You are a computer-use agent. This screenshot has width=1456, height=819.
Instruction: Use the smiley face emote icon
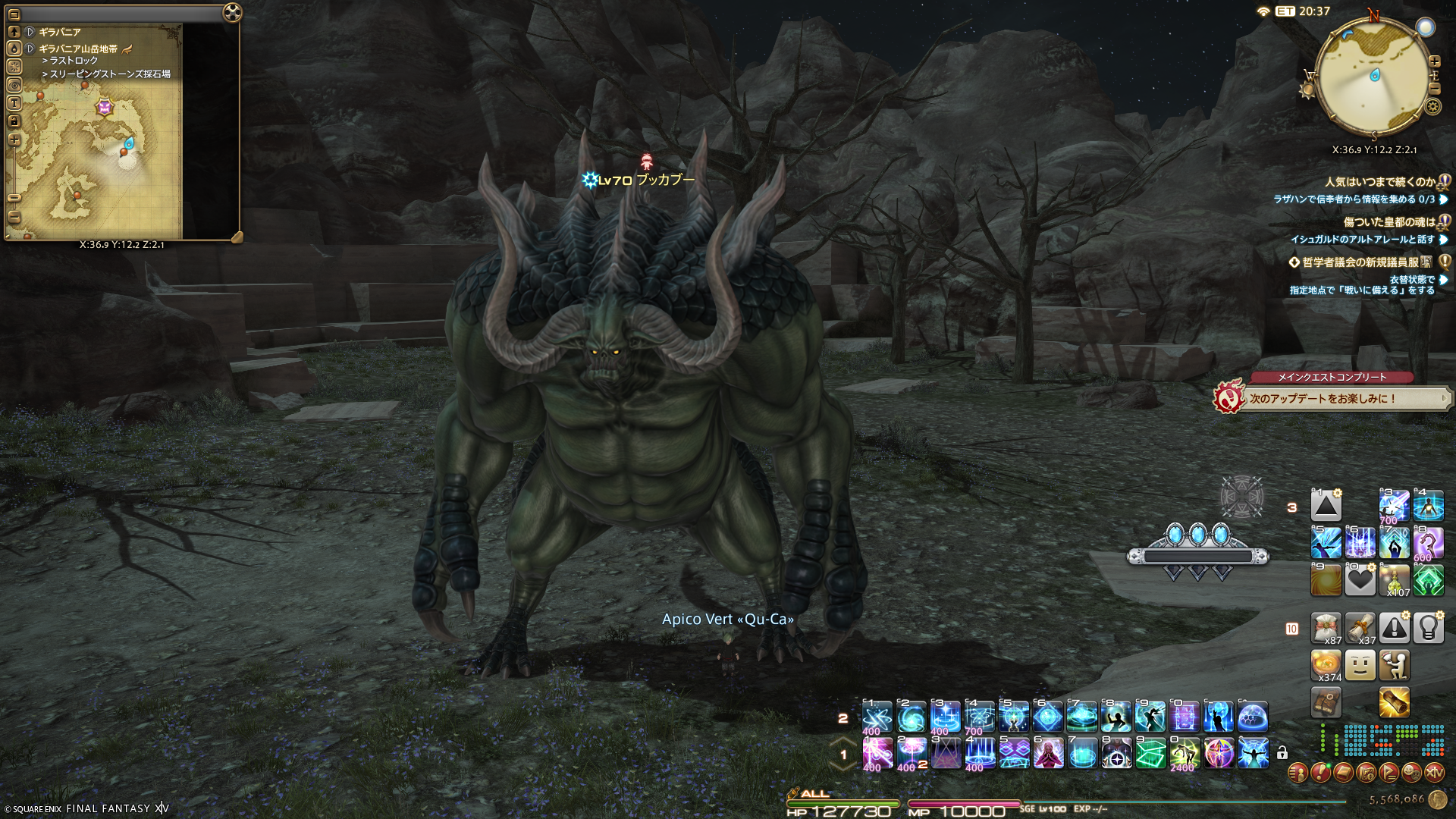pyautogui.click(x=1360, y=665)
